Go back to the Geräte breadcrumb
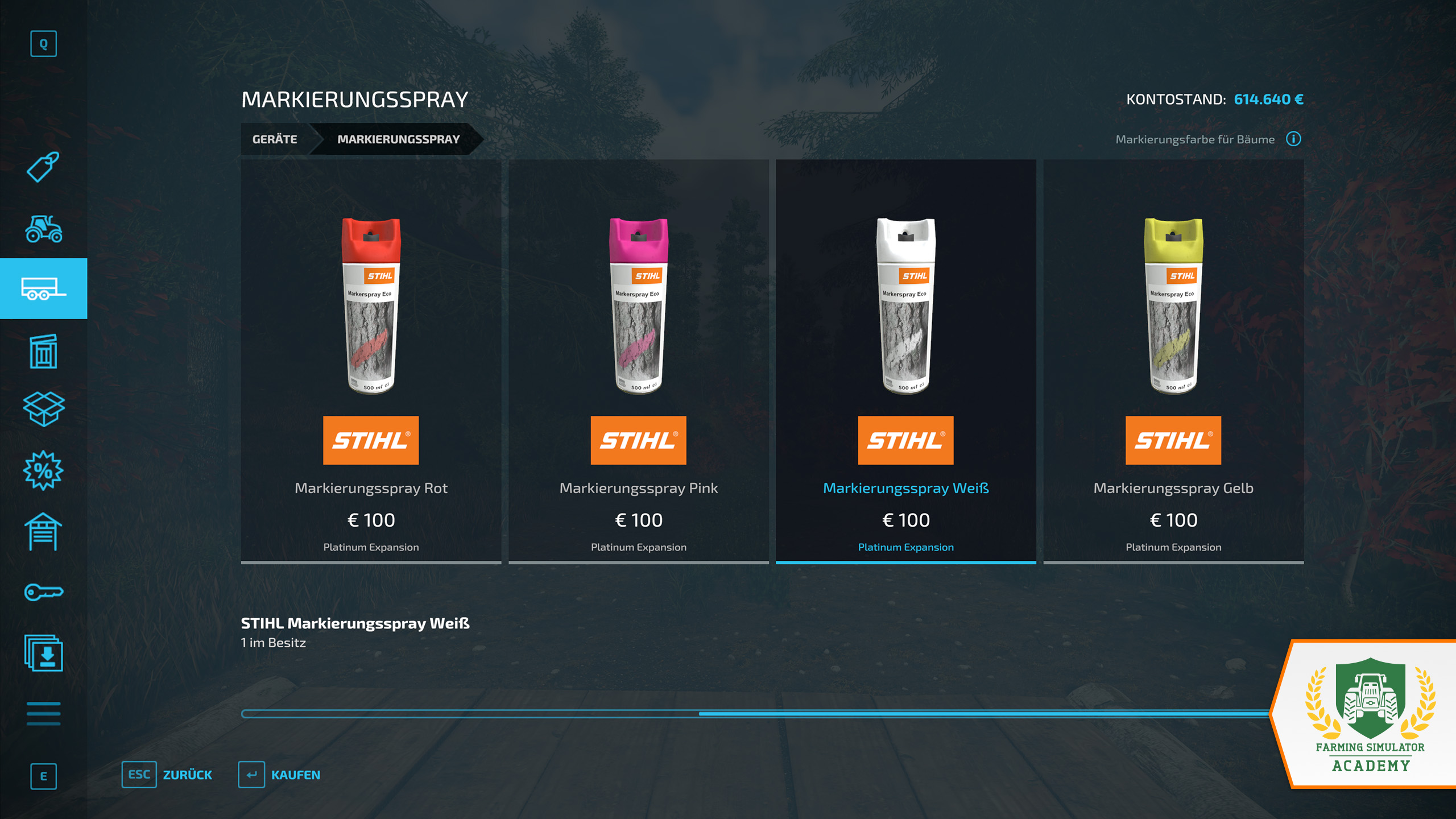Image resolution: width=1456 pixels, height=819 pixels. [275, 139]
